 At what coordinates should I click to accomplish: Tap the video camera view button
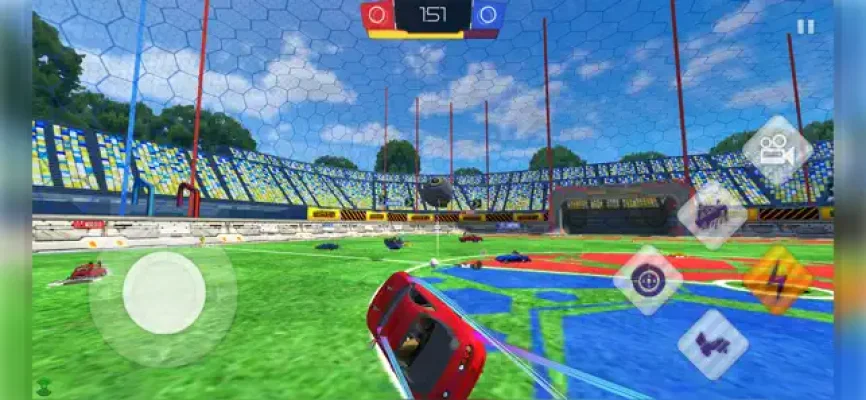776,150
